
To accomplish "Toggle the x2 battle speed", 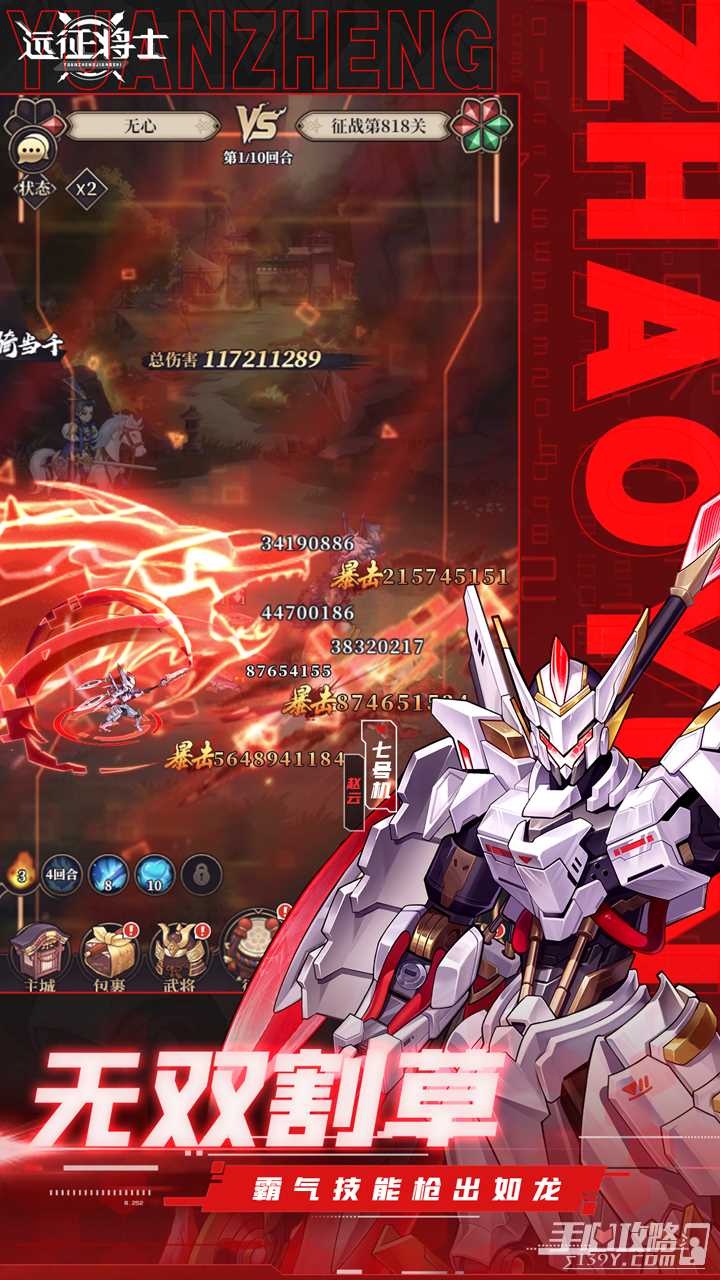I will (x=86, y=188).
